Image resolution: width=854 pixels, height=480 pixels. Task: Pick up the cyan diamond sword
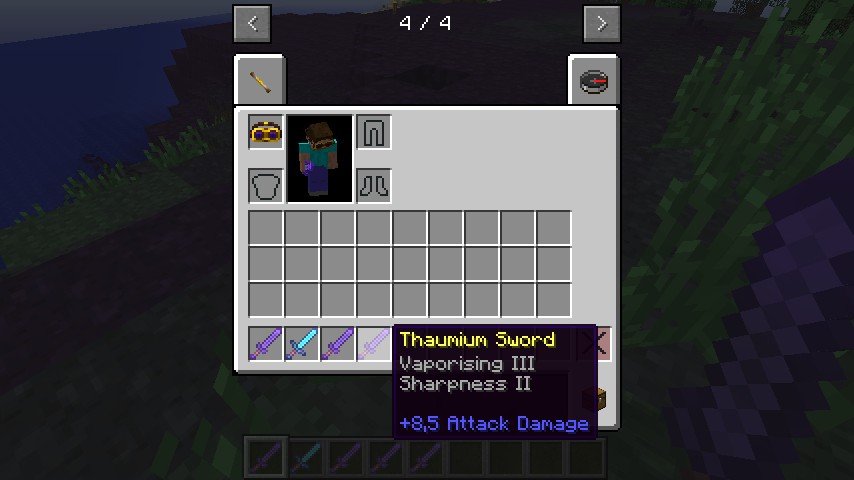(x=302, y=344)
